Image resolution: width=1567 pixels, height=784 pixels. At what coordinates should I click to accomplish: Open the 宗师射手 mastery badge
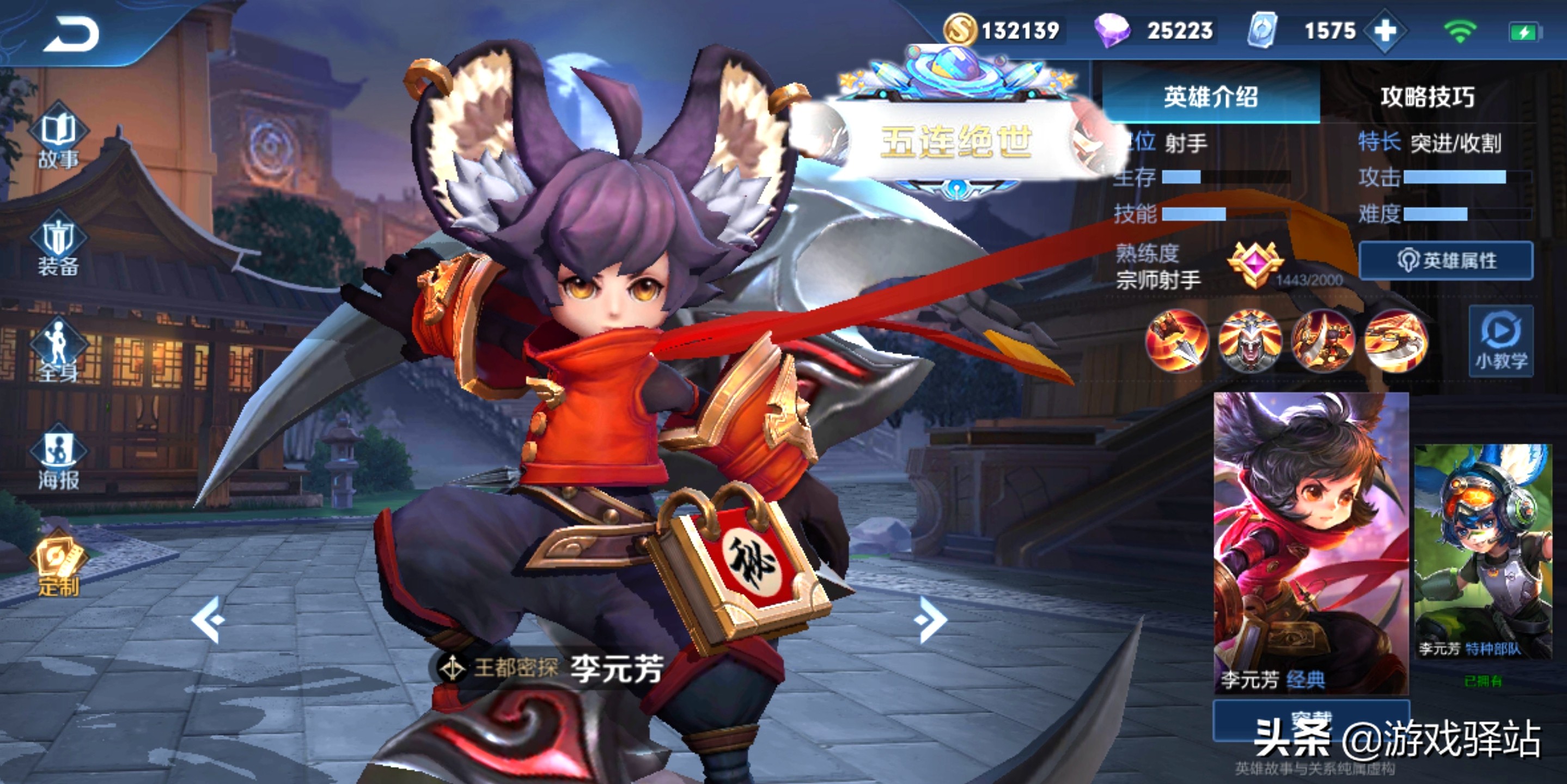point(1254,265)
